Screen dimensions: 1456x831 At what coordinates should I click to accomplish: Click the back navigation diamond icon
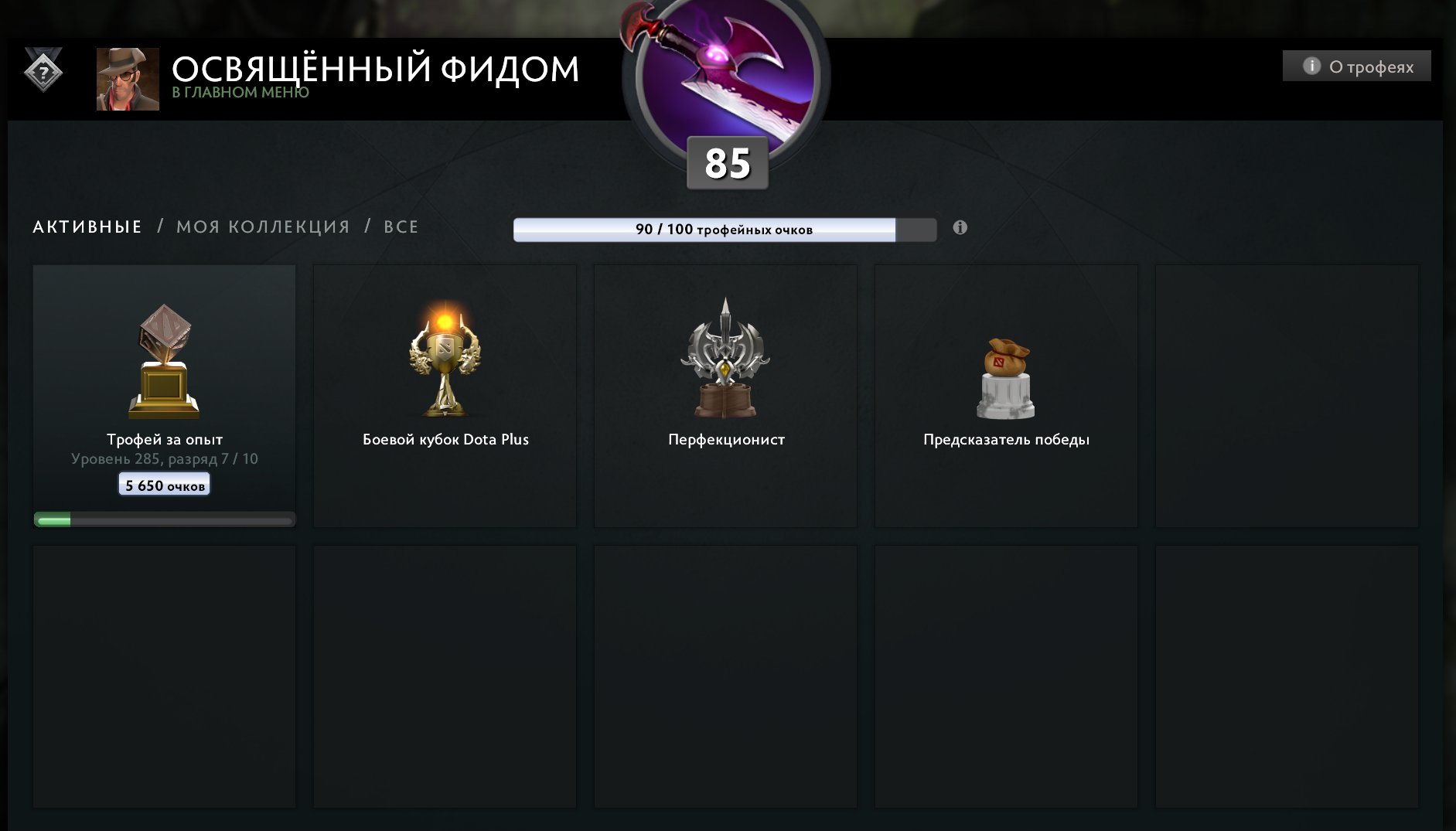pos(43,73)
